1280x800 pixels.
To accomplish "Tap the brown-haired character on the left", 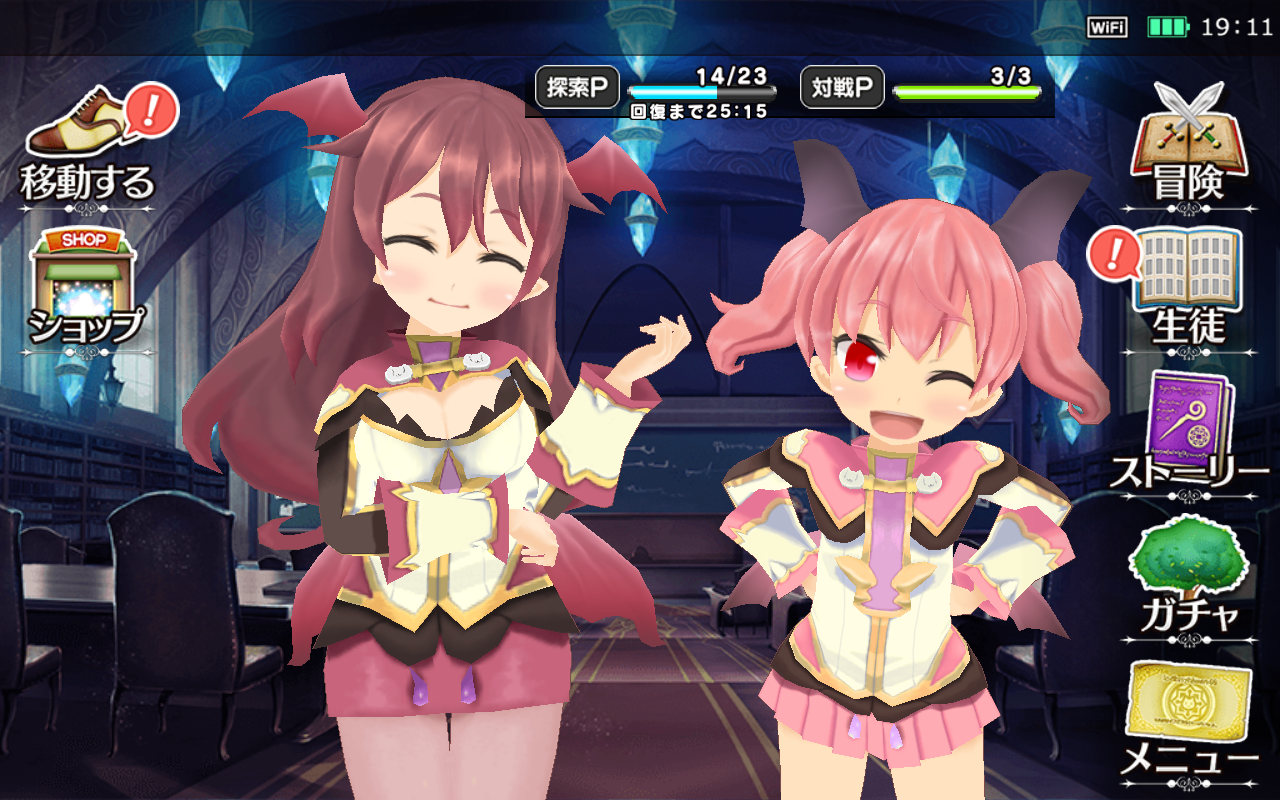I will pos(440,430).
